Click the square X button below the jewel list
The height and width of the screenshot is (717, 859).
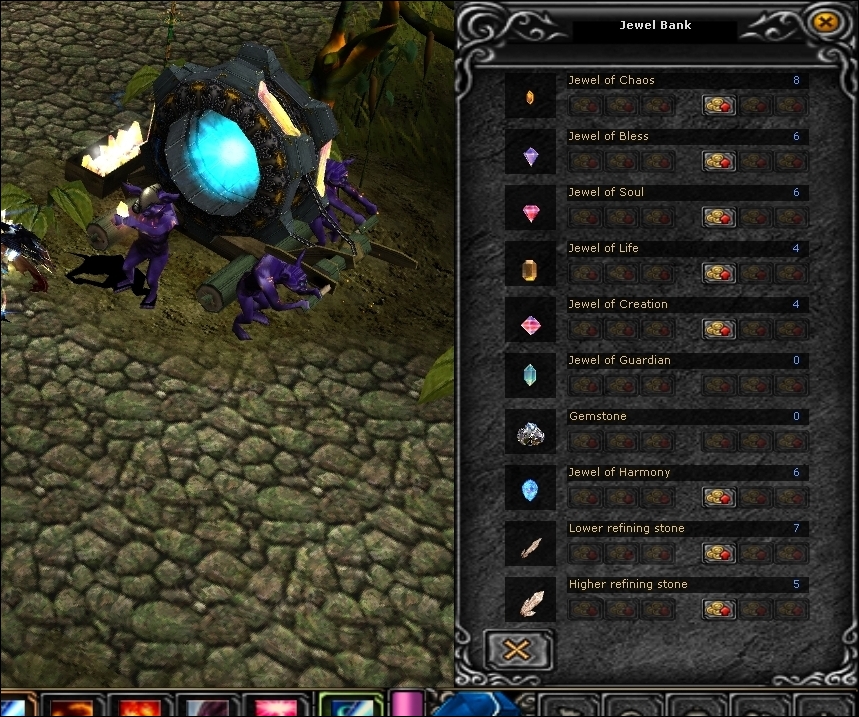pyautogui.click(x=516, y=649)
